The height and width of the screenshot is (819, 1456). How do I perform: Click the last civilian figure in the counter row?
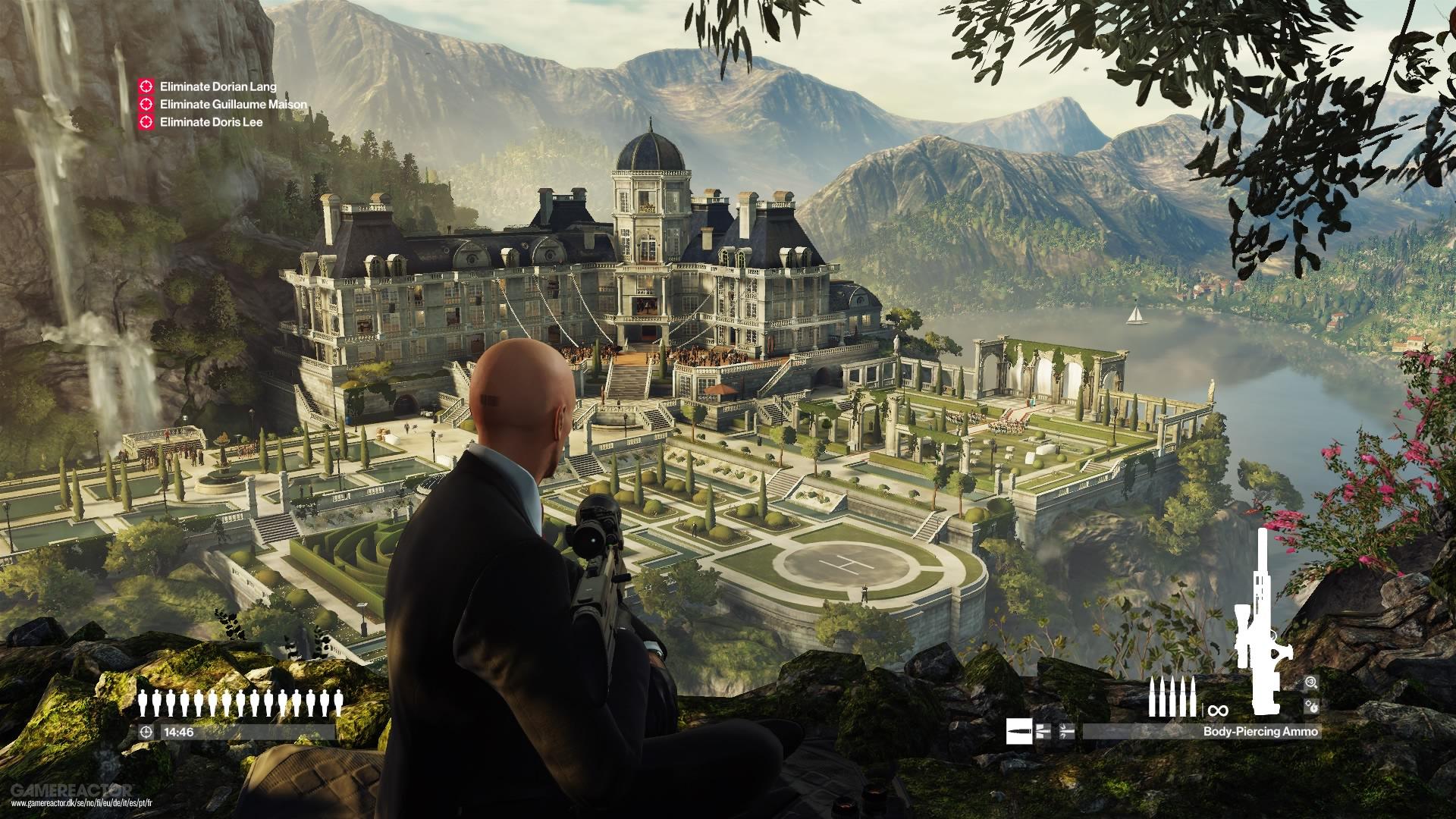(339, 701)
